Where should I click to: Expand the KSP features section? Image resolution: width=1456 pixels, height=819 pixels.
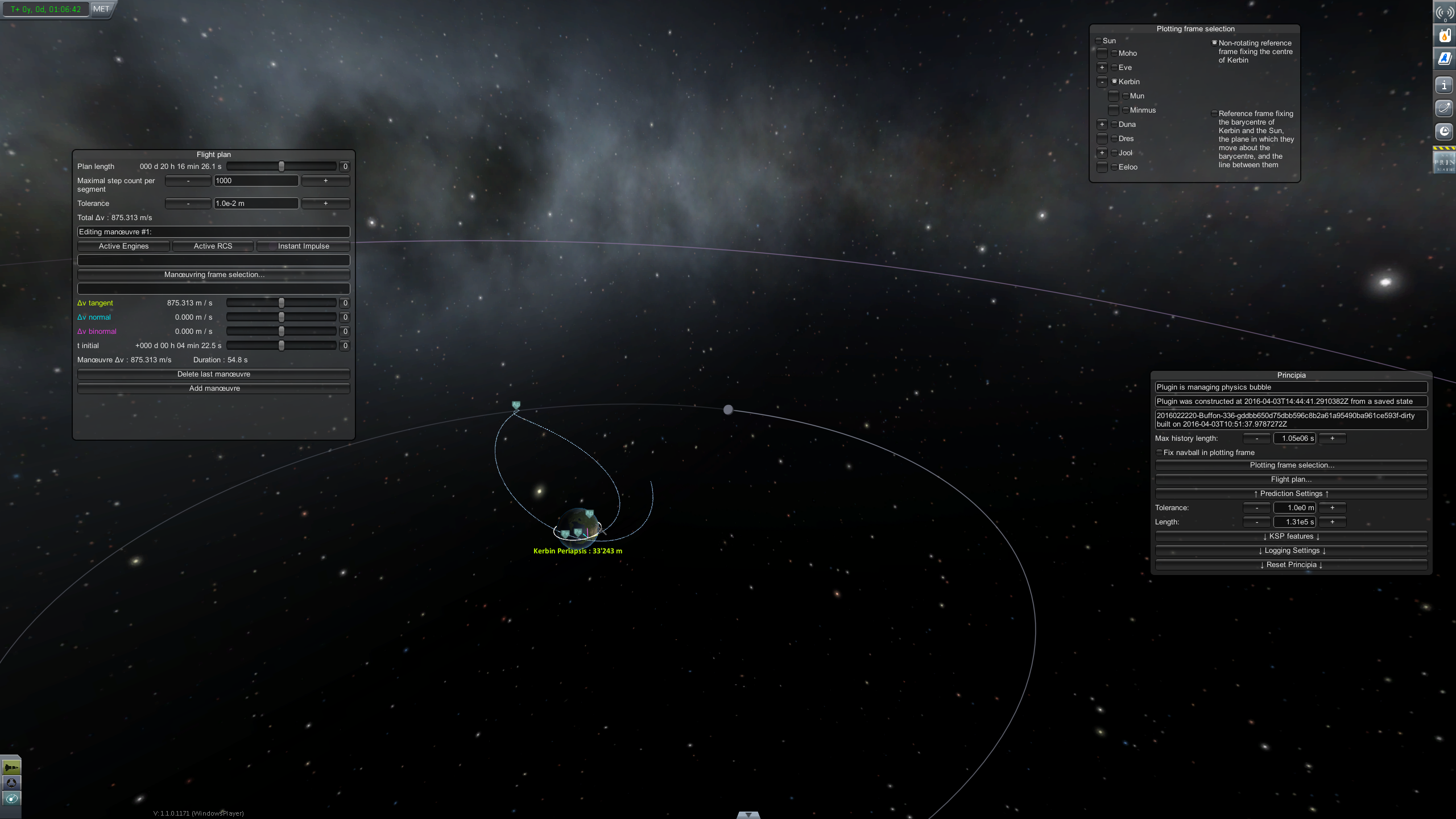click(1291, 536)
